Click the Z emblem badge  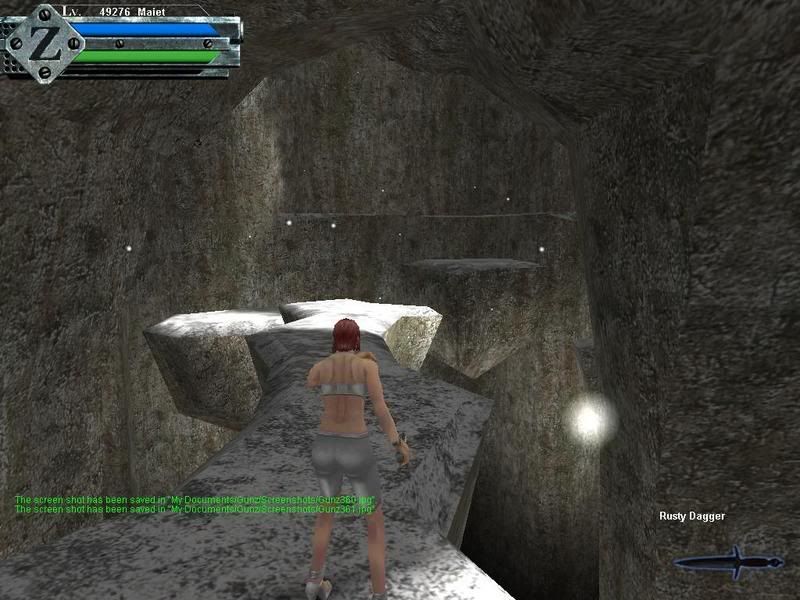point(42,42)
